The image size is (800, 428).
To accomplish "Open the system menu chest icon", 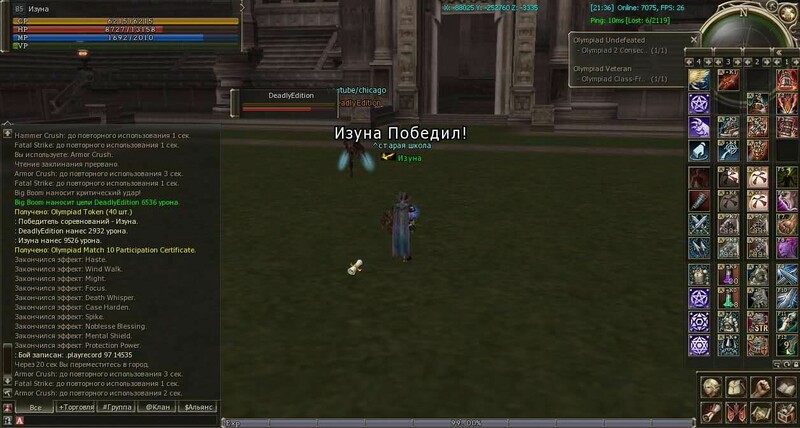I will [x=785, y=412].
